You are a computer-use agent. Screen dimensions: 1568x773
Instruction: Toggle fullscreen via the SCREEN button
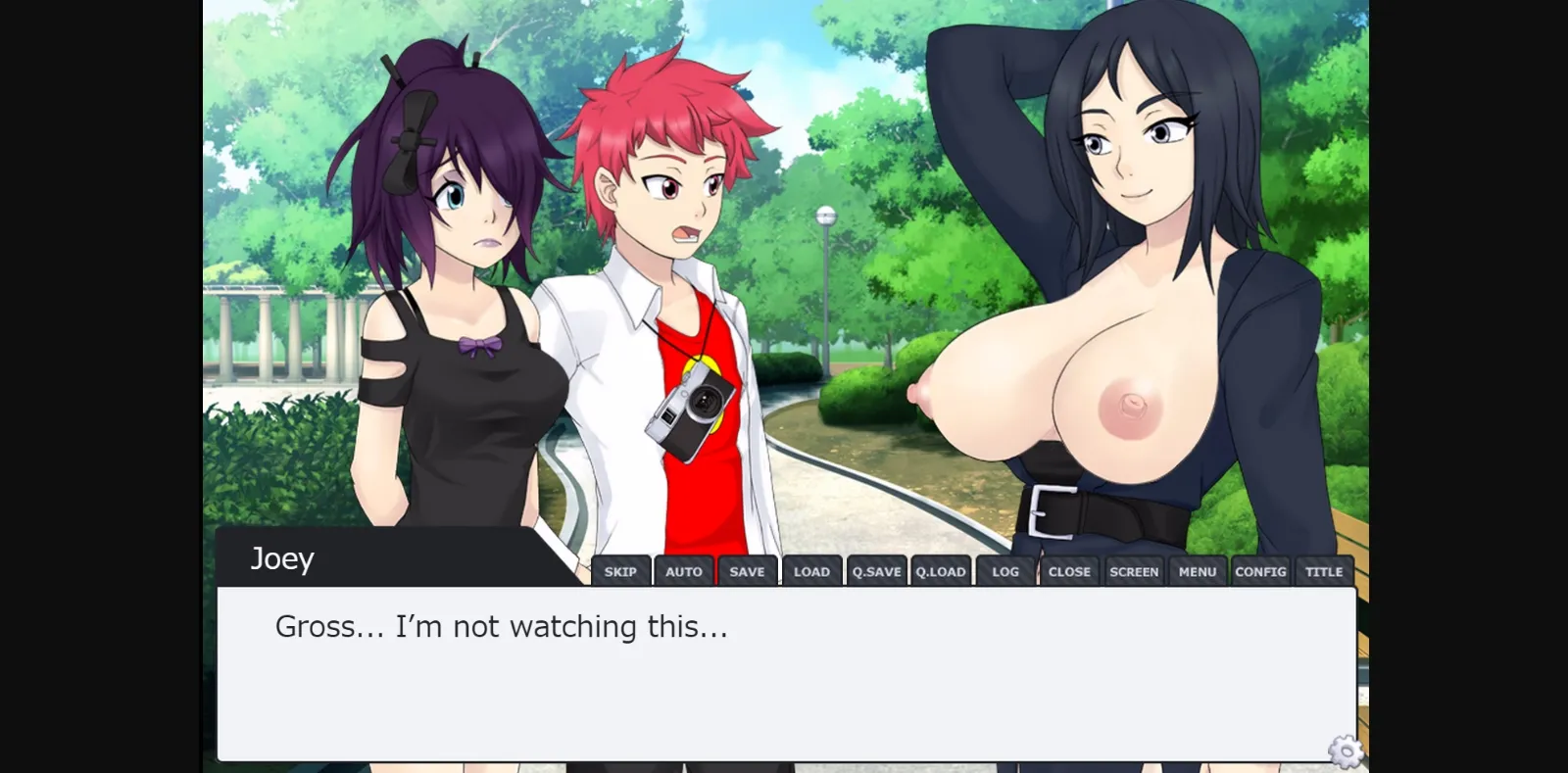(1134, 570)
